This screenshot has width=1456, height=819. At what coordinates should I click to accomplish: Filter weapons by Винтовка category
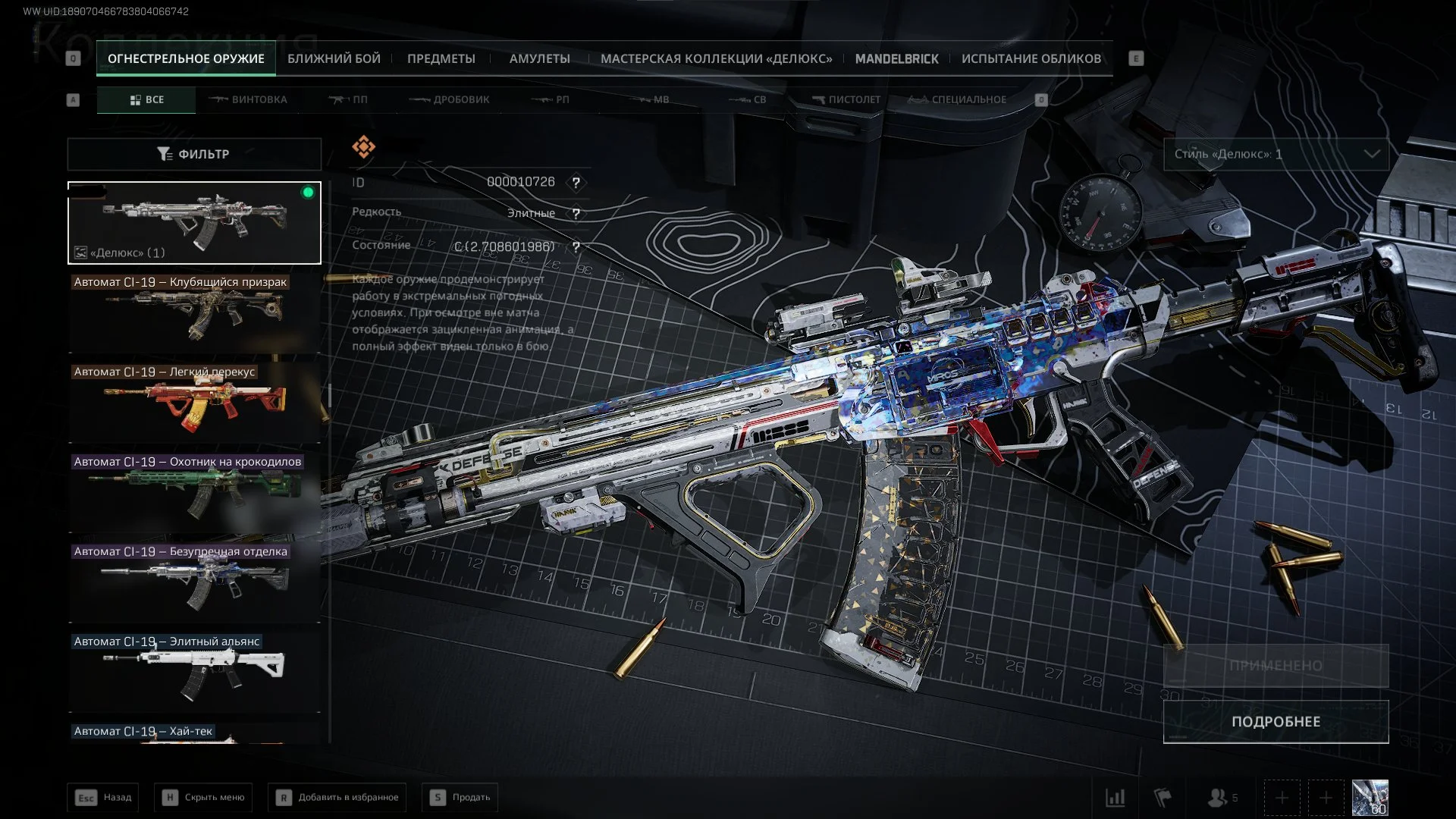[248, 99]
